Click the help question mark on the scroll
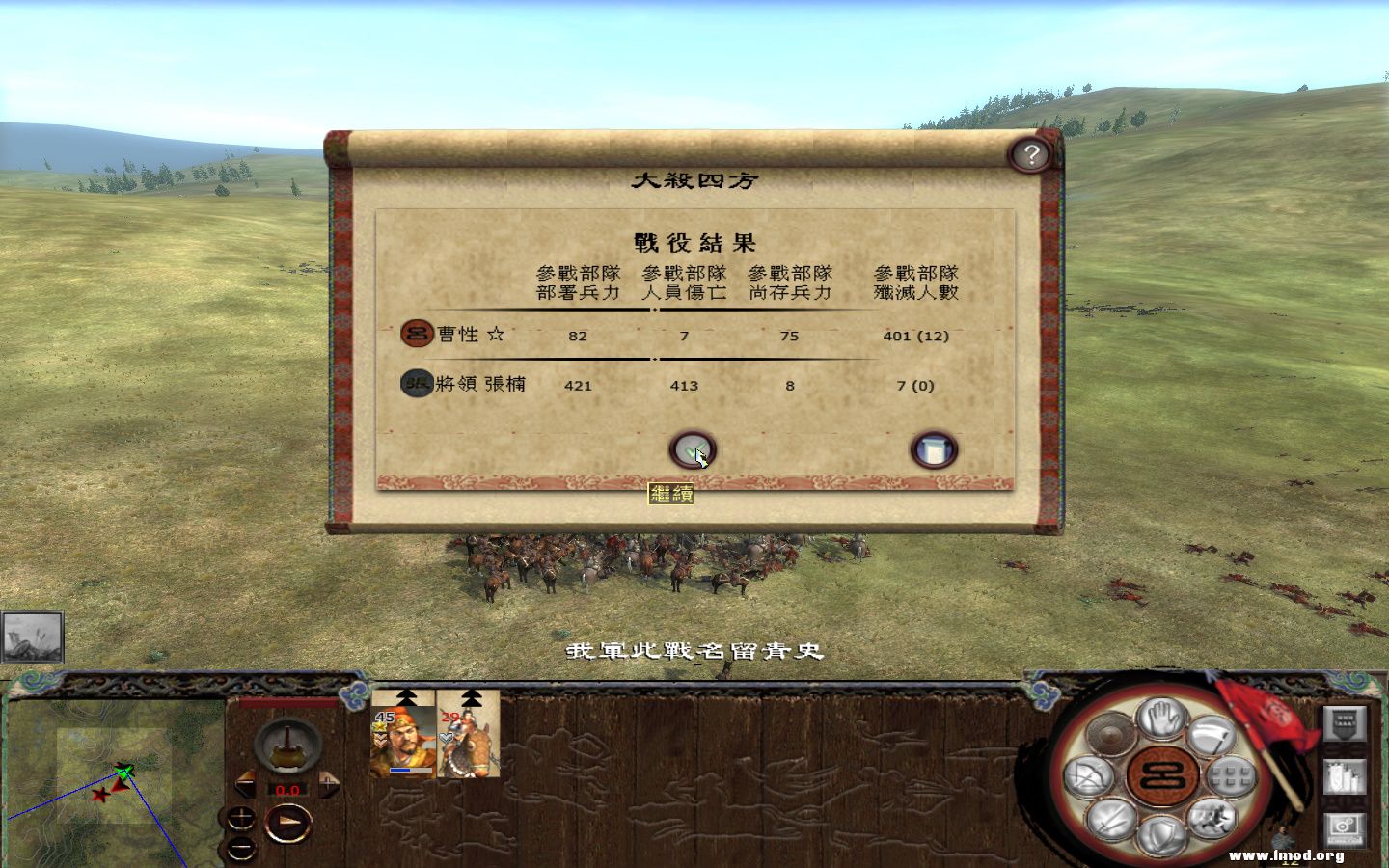This screenshot has height=868, width=1389. click(1031, 154)
